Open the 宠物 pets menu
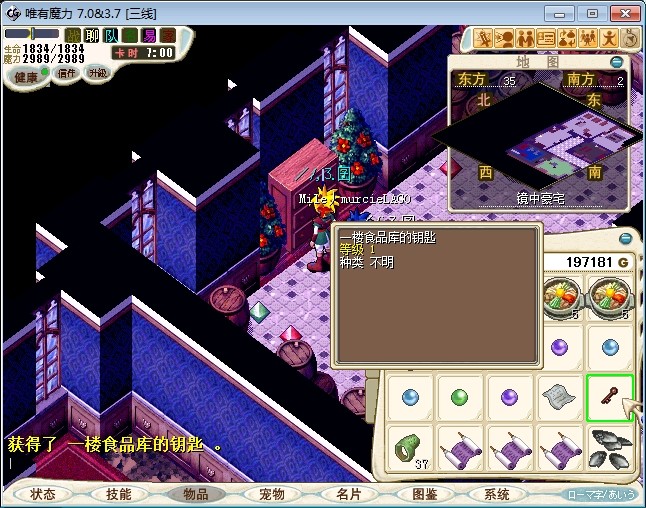Image resolution: width=646 pixels, height=508 pixels. [x=271, y=494]
